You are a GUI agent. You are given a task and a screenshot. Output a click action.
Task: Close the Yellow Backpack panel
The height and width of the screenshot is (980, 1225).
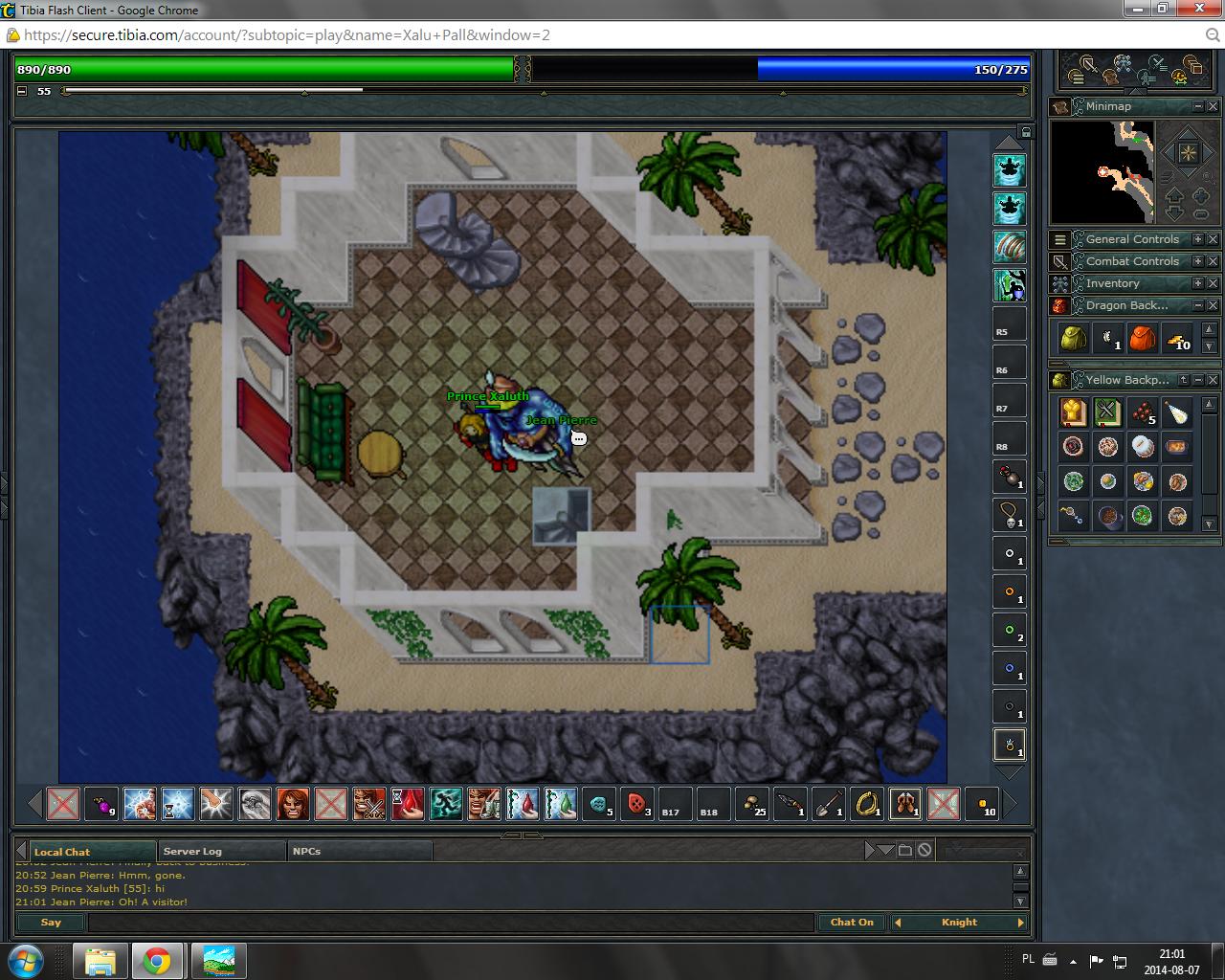click(x=1213, y=380)
